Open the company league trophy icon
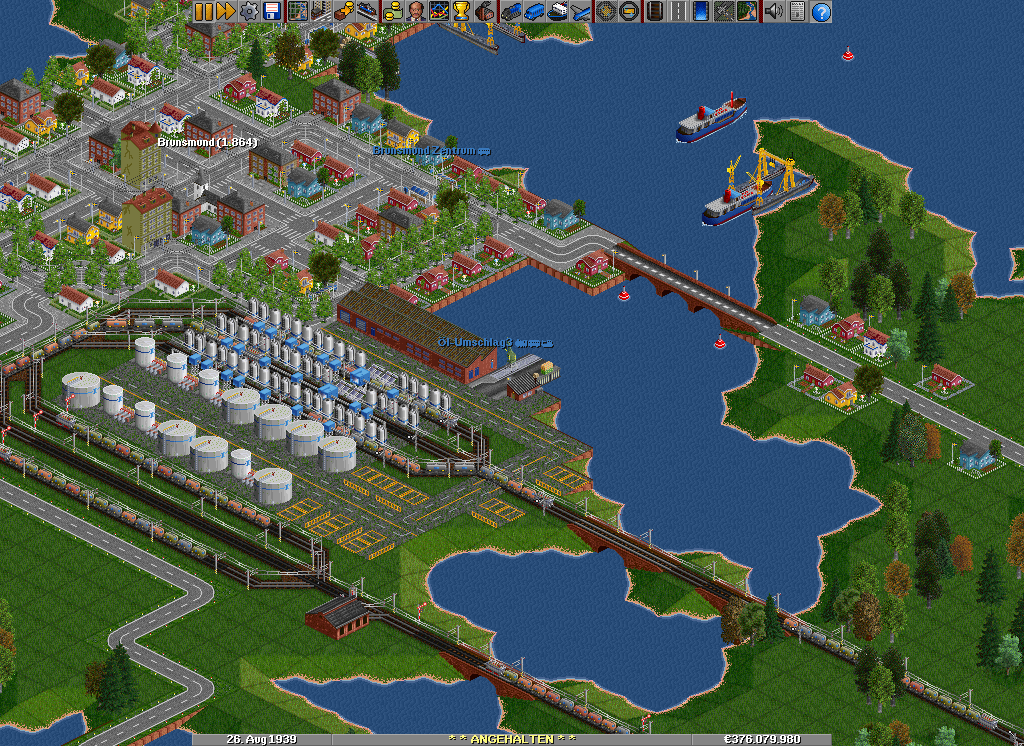 coord(461,12)
